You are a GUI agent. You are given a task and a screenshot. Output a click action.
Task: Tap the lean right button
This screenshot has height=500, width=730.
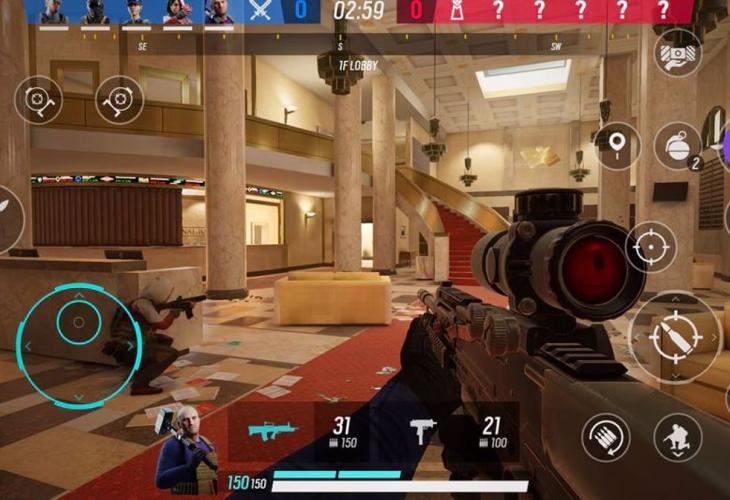120,100
